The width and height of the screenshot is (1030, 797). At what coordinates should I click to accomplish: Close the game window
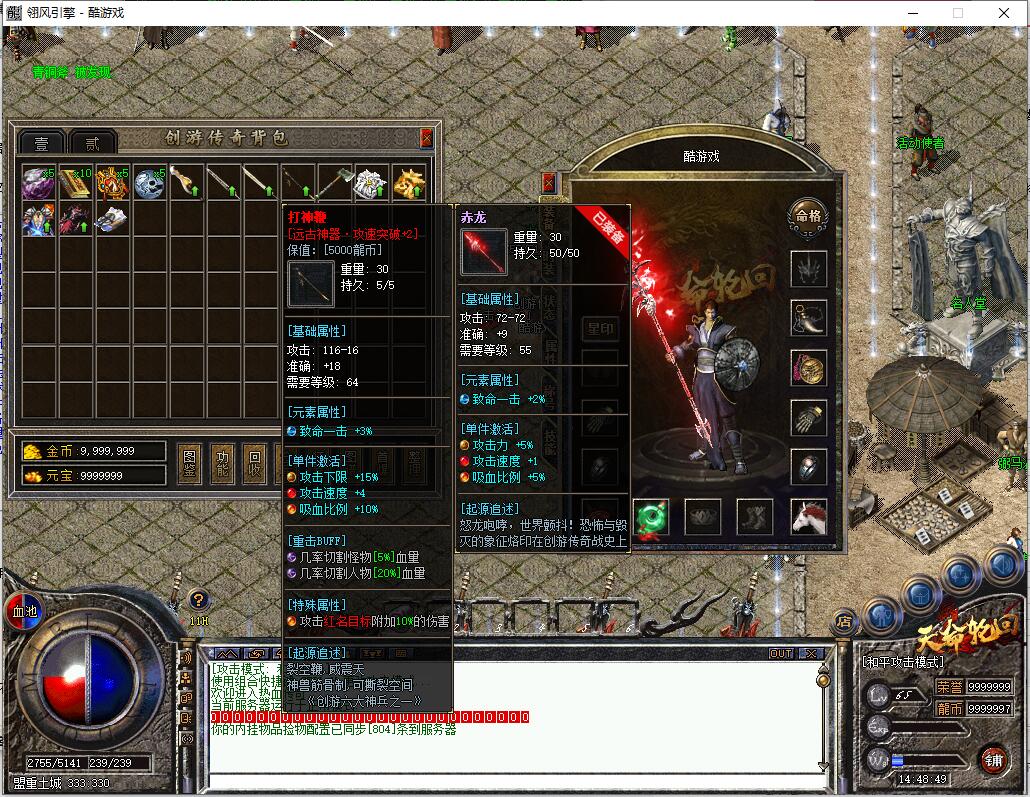pyautogui.click(x=1005, y=13)
